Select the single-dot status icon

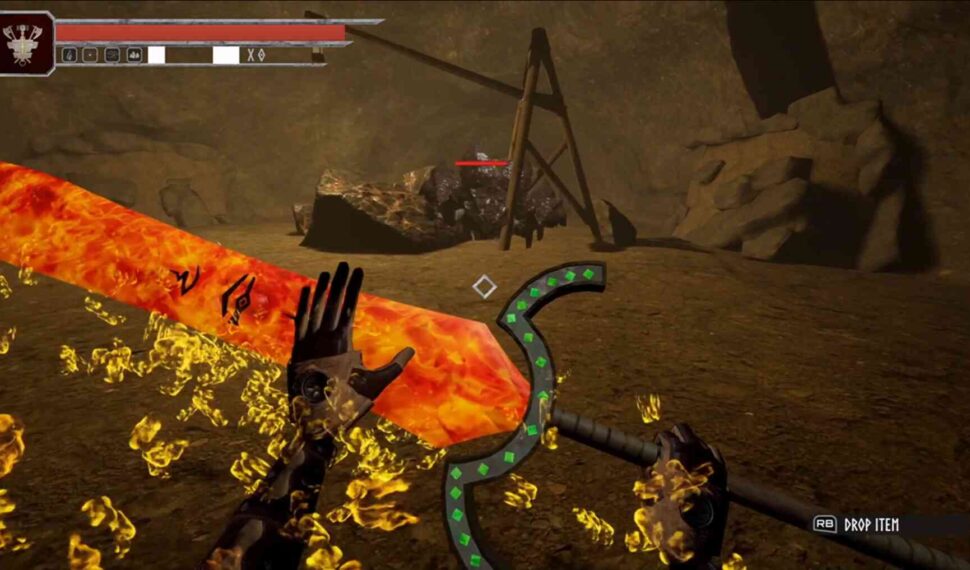click(90, 55)
